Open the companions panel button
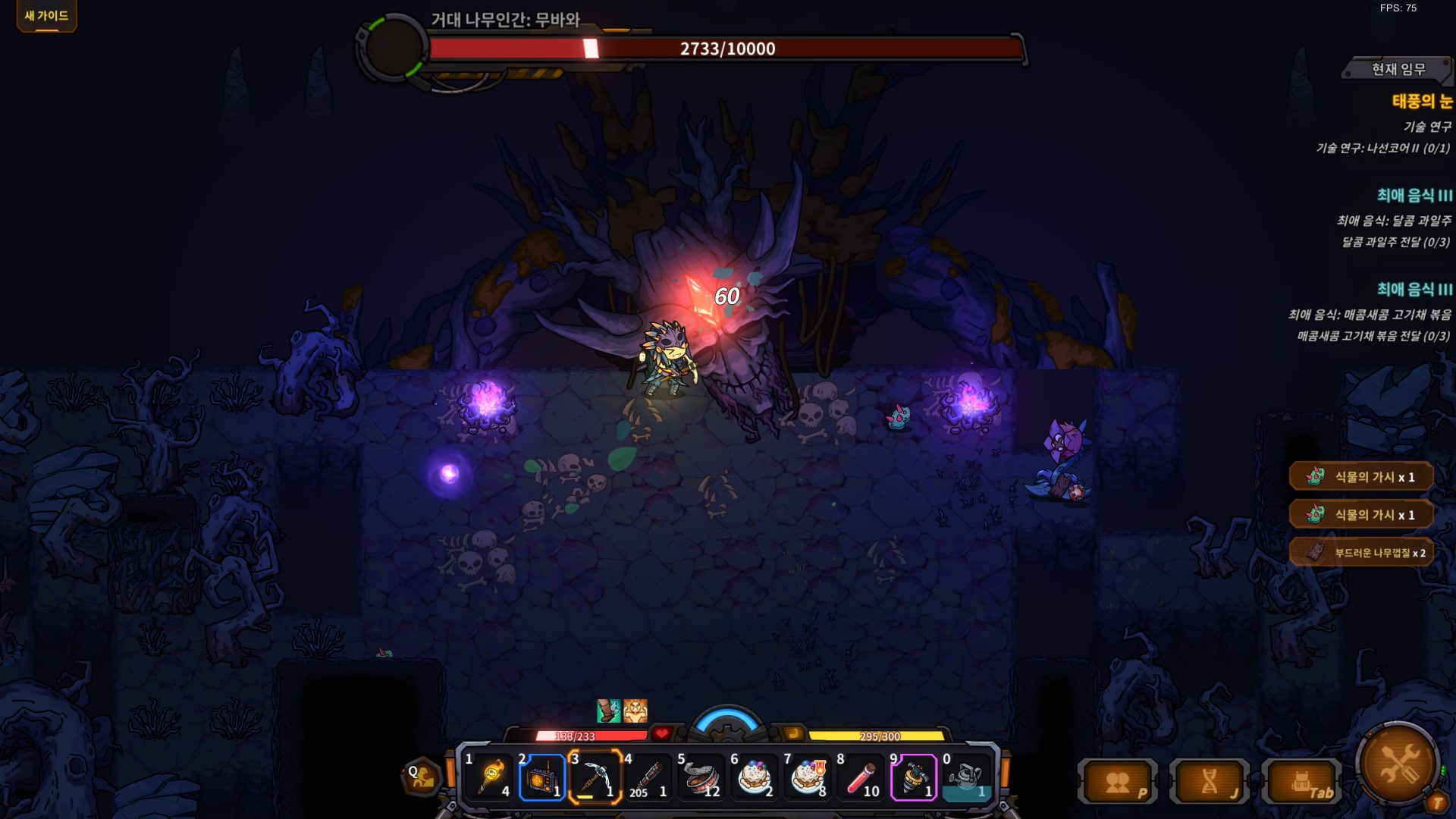This screenshot has width=1456, height=819. pos(1118,782)
